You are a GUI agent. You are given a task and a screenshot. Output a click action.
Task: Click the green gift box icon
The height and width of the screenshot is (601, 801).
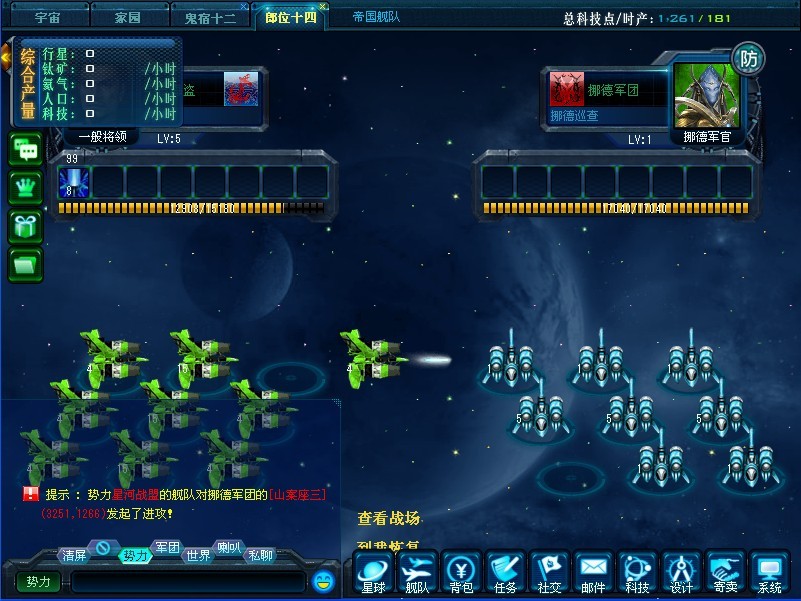pos(25,225)
